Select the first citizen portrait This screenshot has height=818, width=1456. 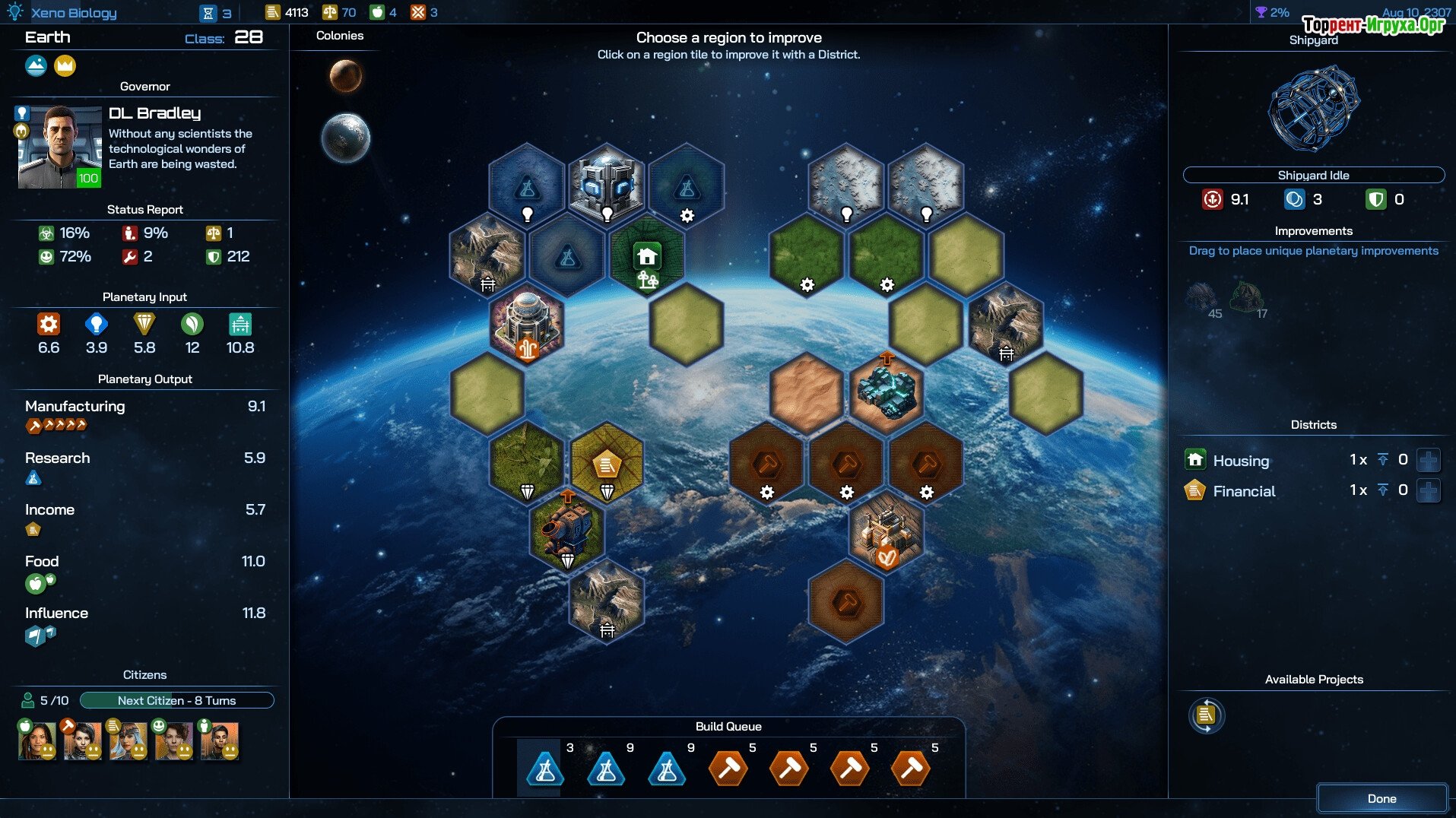[x=36, y=740]
